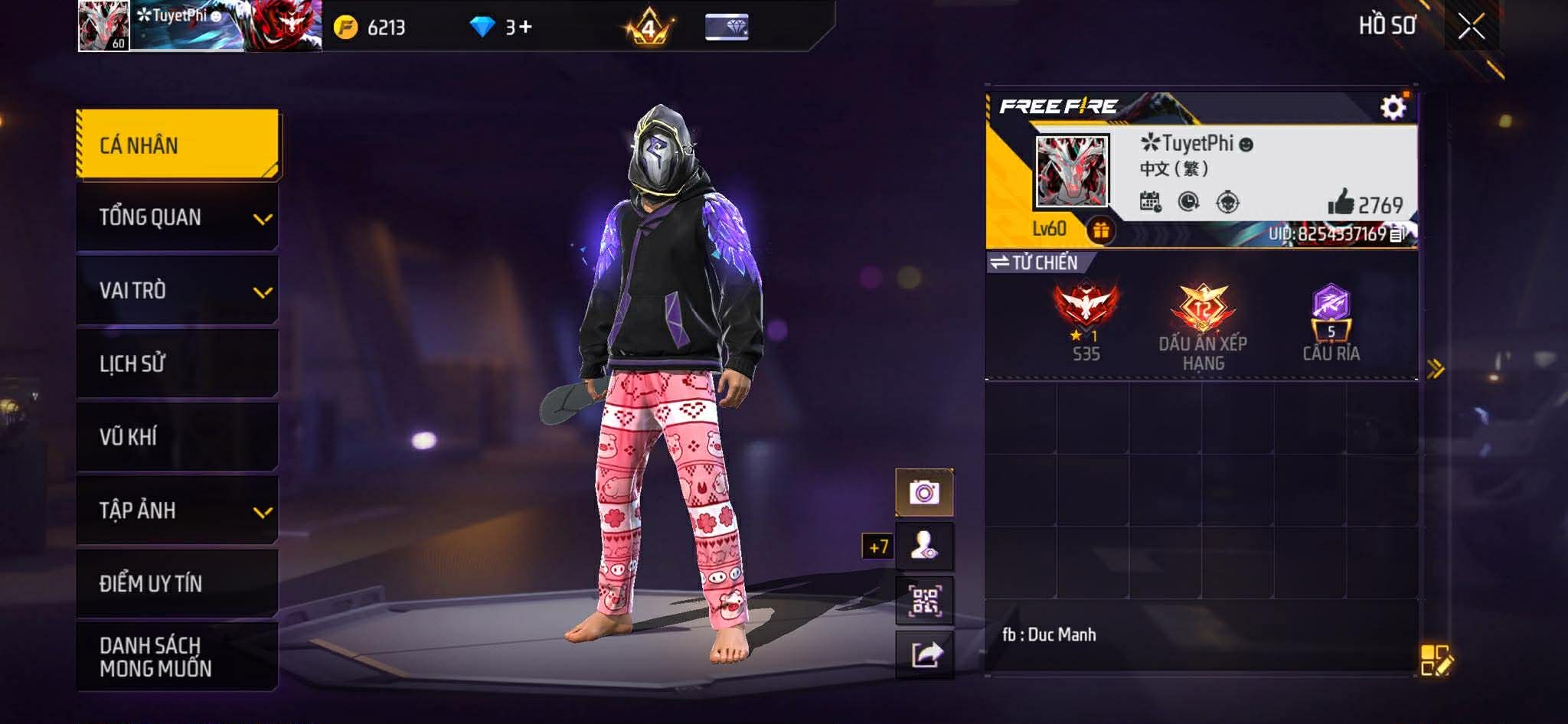1568x724 pixels.
Task: Expand the VAI TRÒ section
Action: pos(178,291)
